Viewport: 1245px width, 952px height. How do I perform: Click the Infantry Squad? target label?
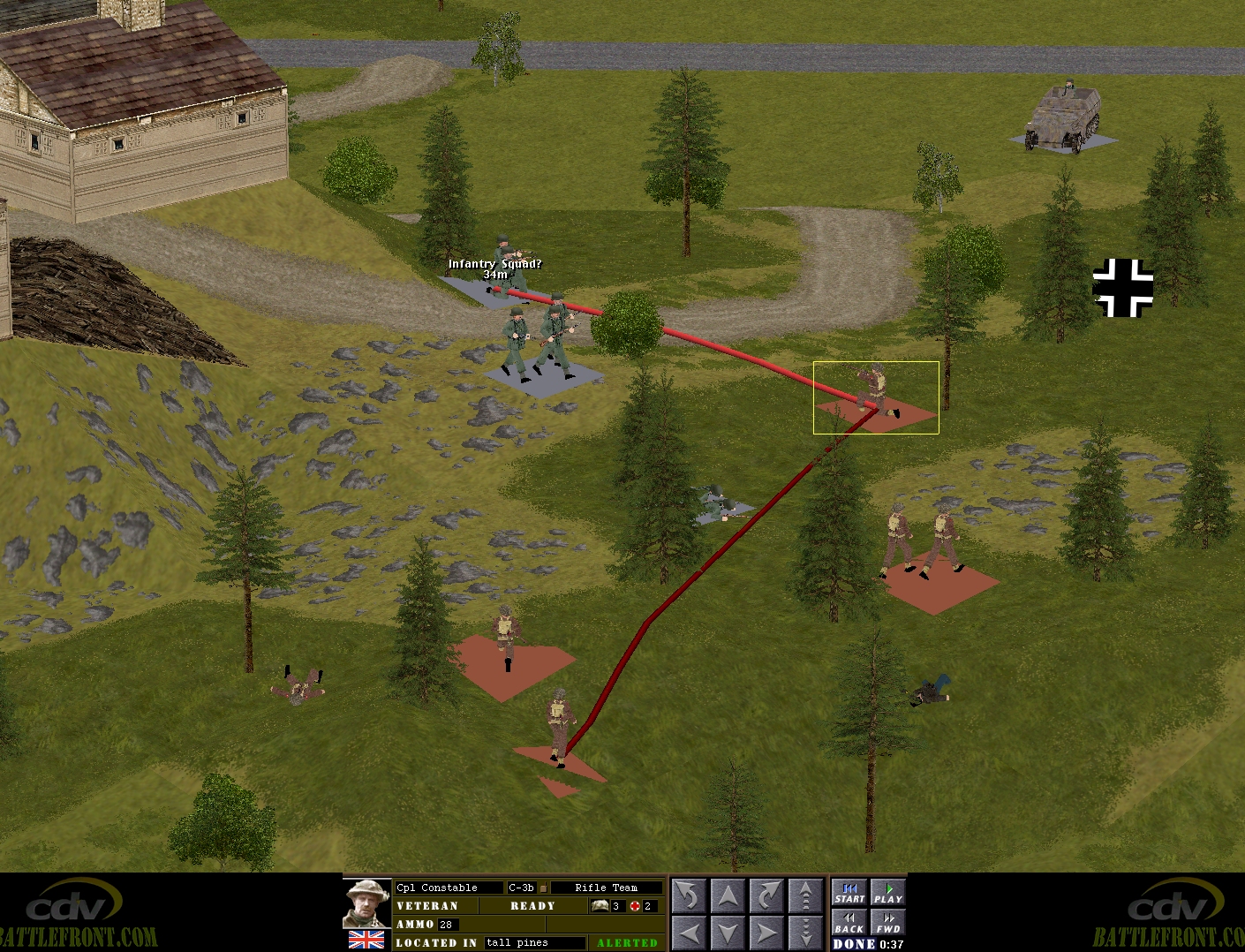(x=494, y=264)
